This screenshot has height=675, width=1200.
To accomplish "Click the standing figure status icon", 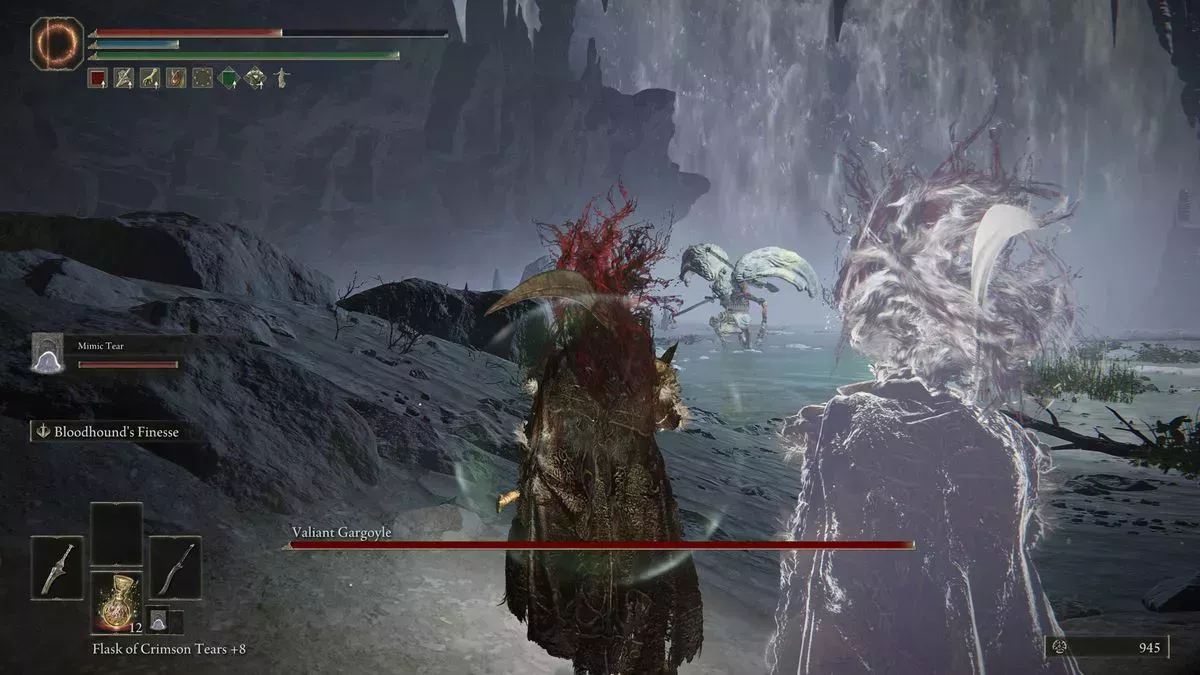I will 281,78.
